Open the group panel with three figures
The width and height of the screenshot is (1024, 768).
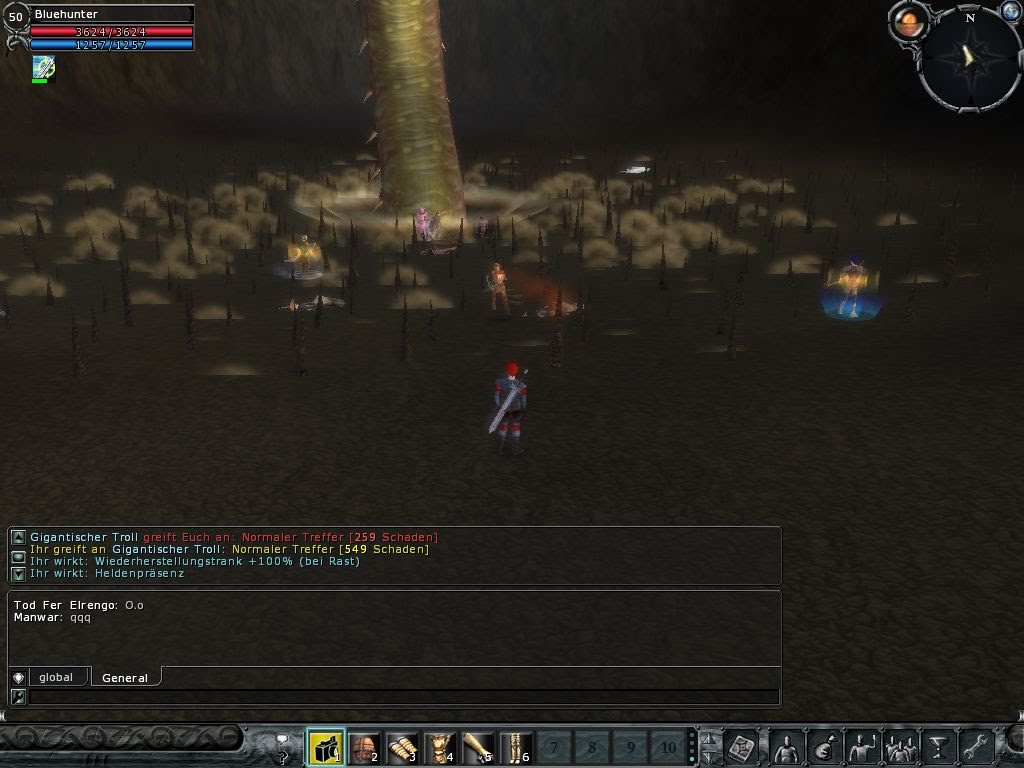[901, 747]
